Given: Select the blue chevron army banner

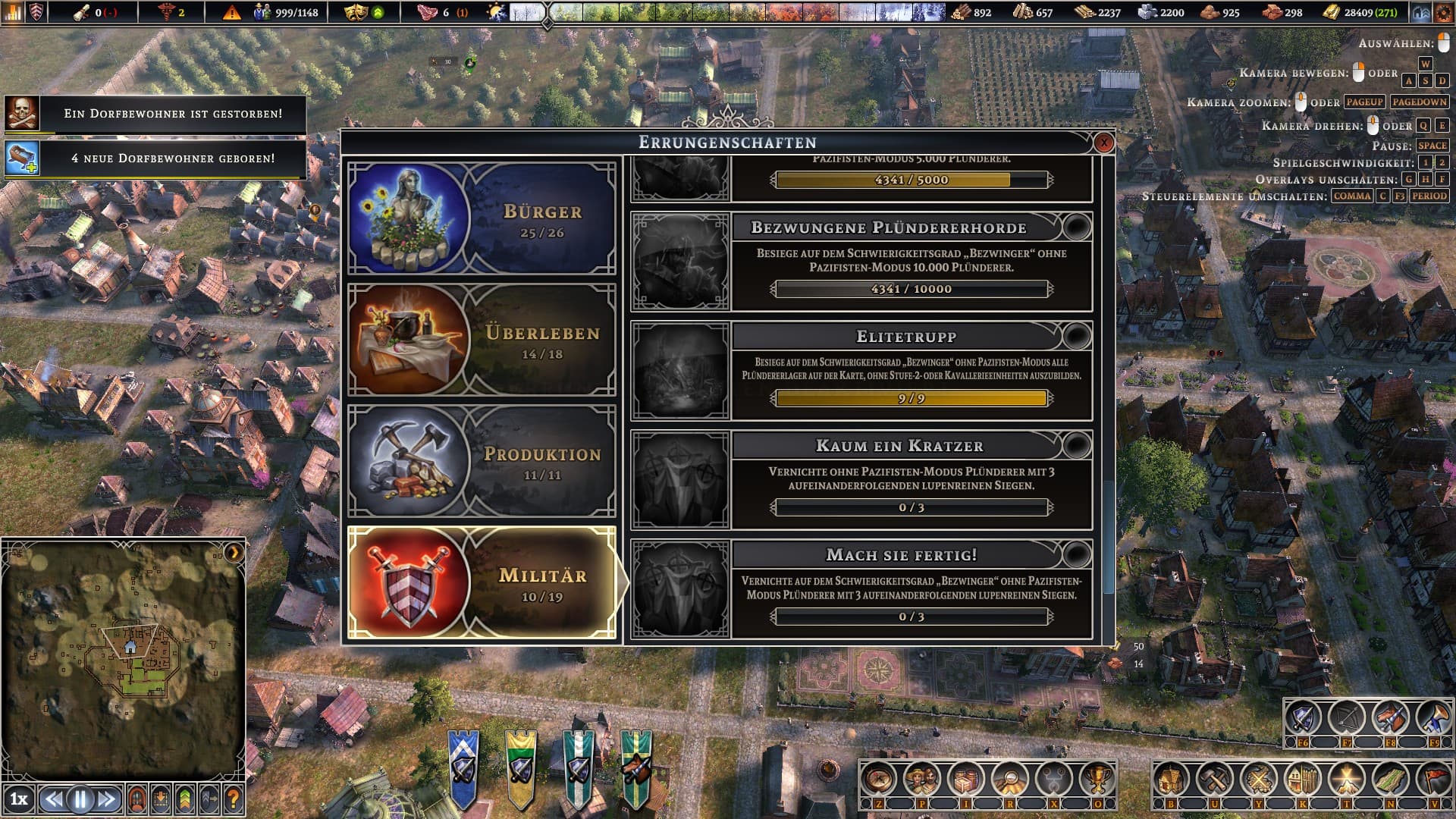Looking at the screenshot, I should 463,766.
